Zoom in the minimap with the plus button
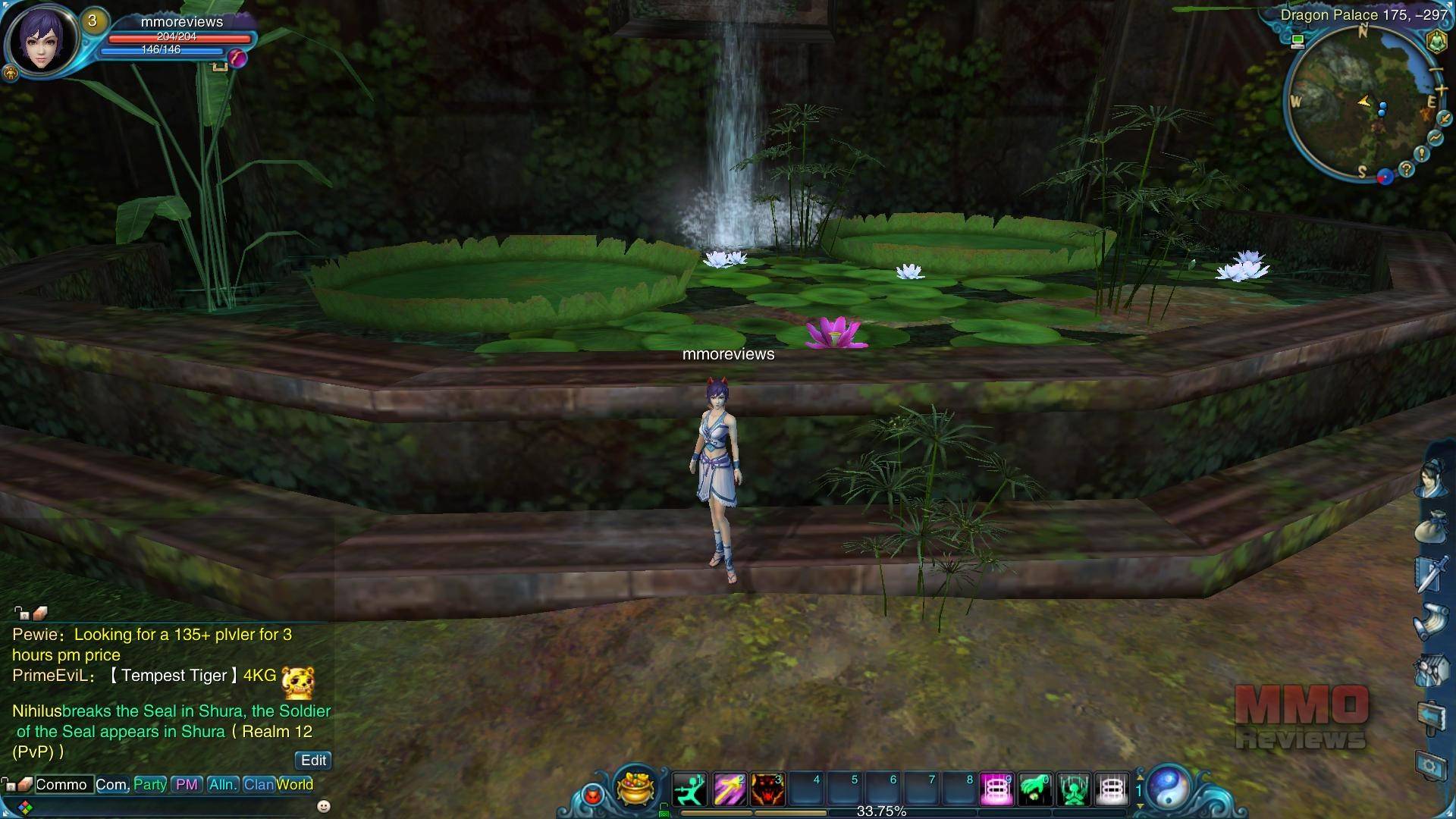Screen dimensions: 1456x819 tap(1441, 90)
